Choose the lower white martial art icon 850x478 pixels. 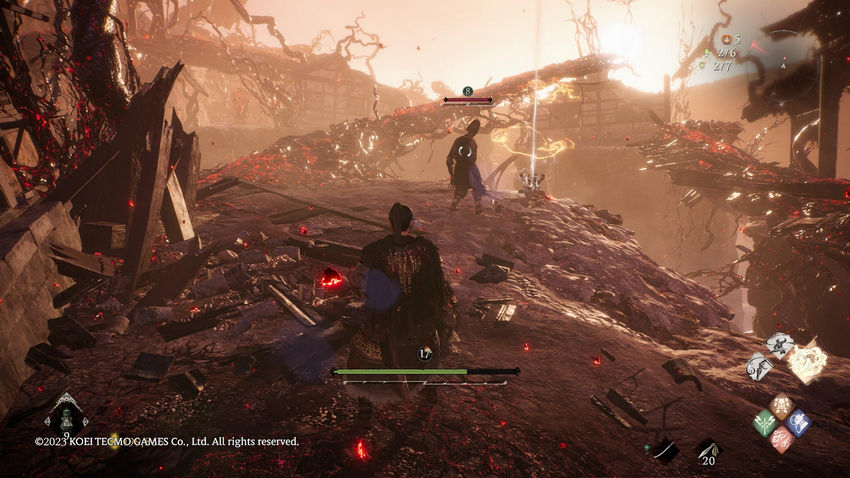[759, 367]
